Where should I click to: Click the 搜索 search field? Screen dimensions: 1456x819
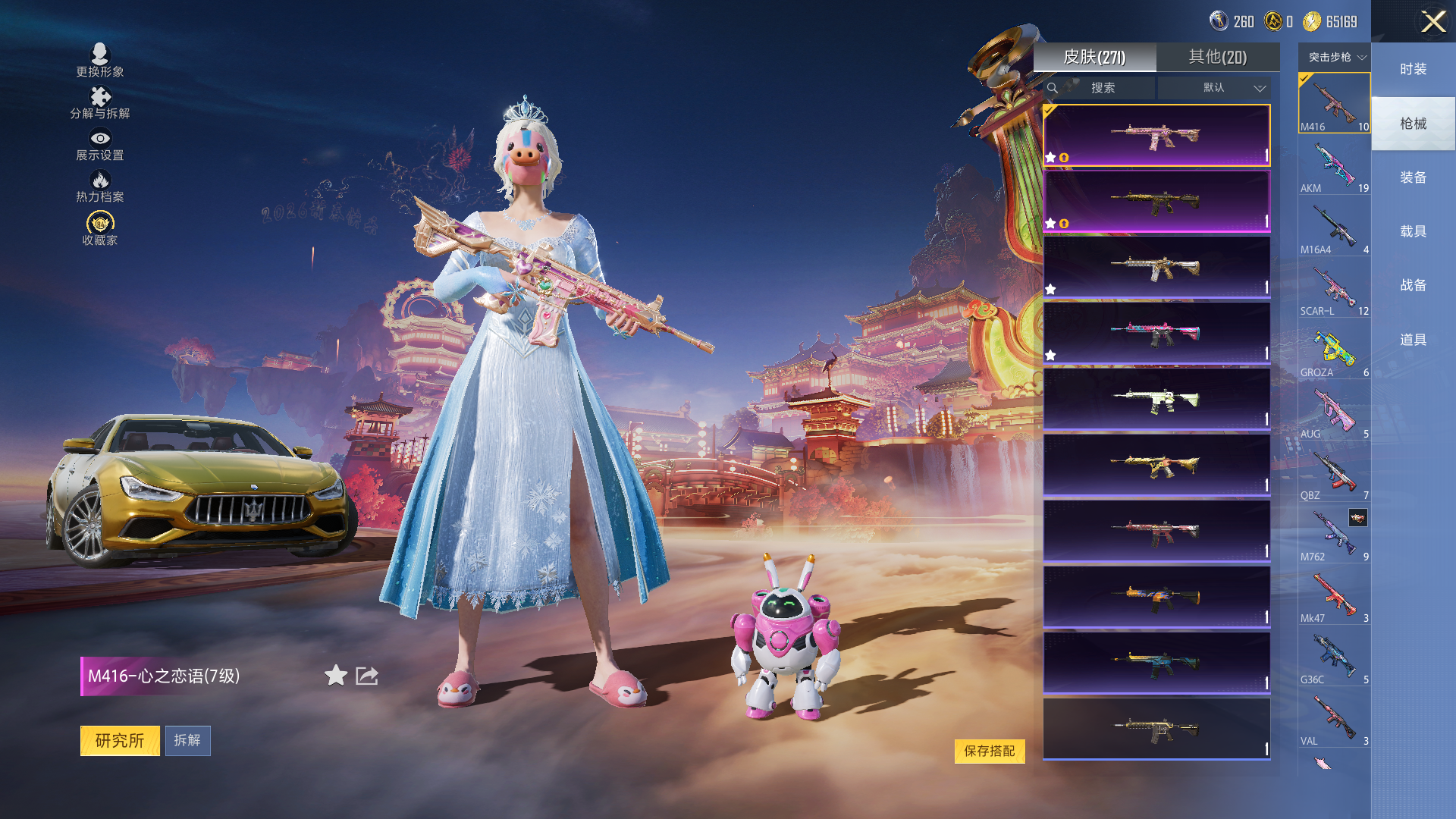coord(1103,88)
